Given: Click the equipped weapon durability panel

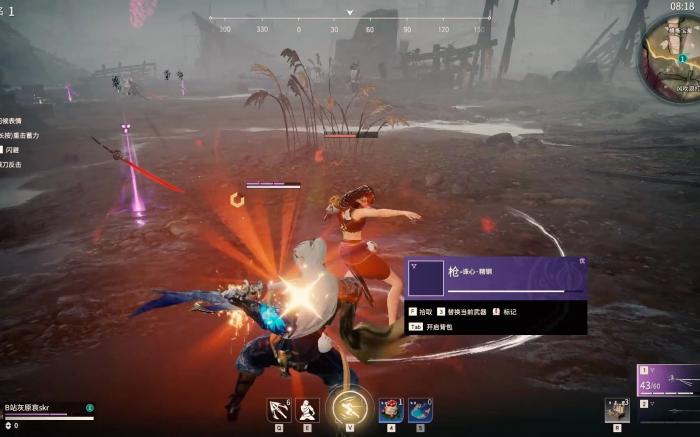Looking at the screenshot, I should point(668,381).
